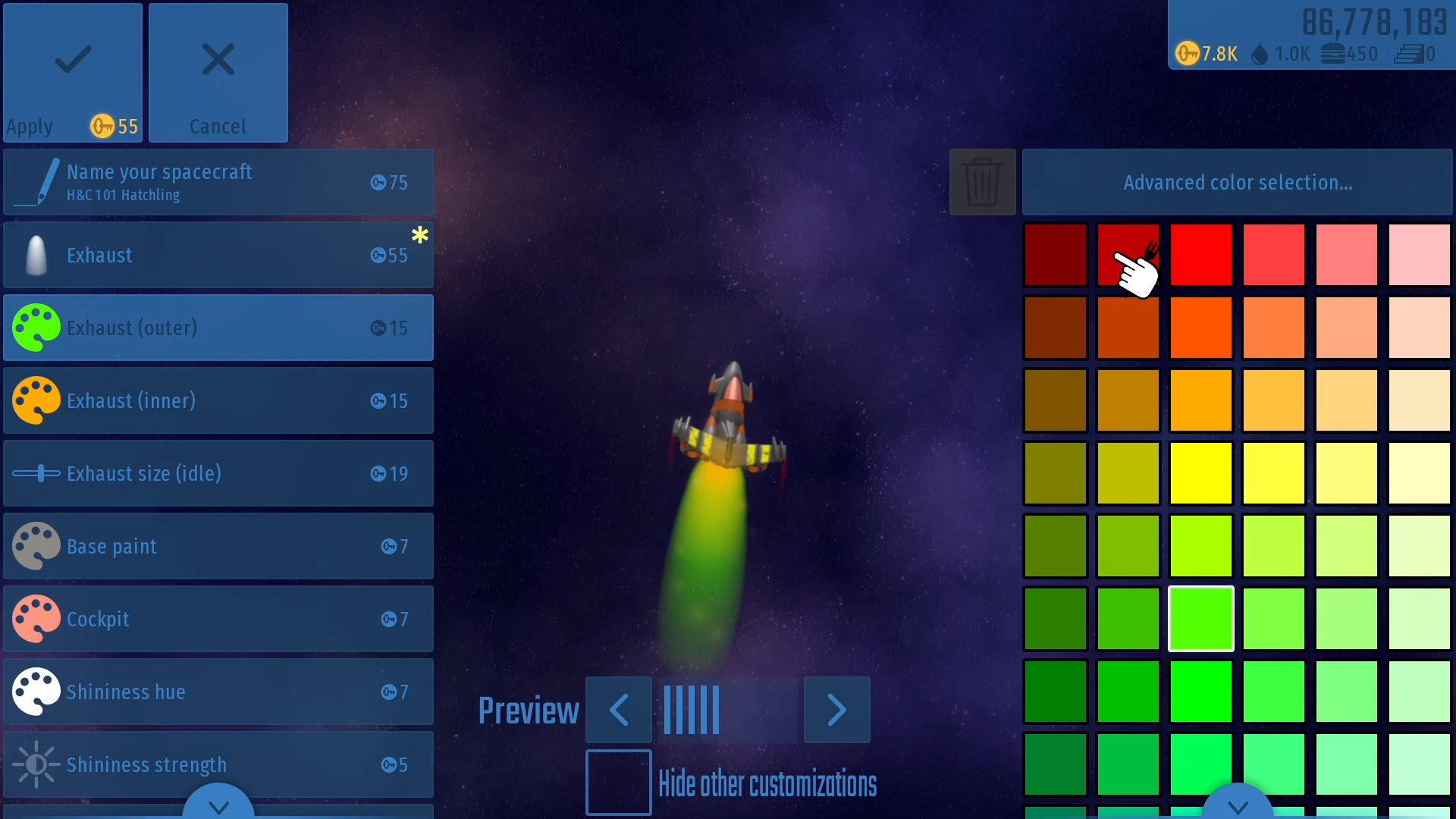Pick the dark red color swatch
Image resolution: width=1456 pixels, height=819 pixels.
(x=1055, y=255)
